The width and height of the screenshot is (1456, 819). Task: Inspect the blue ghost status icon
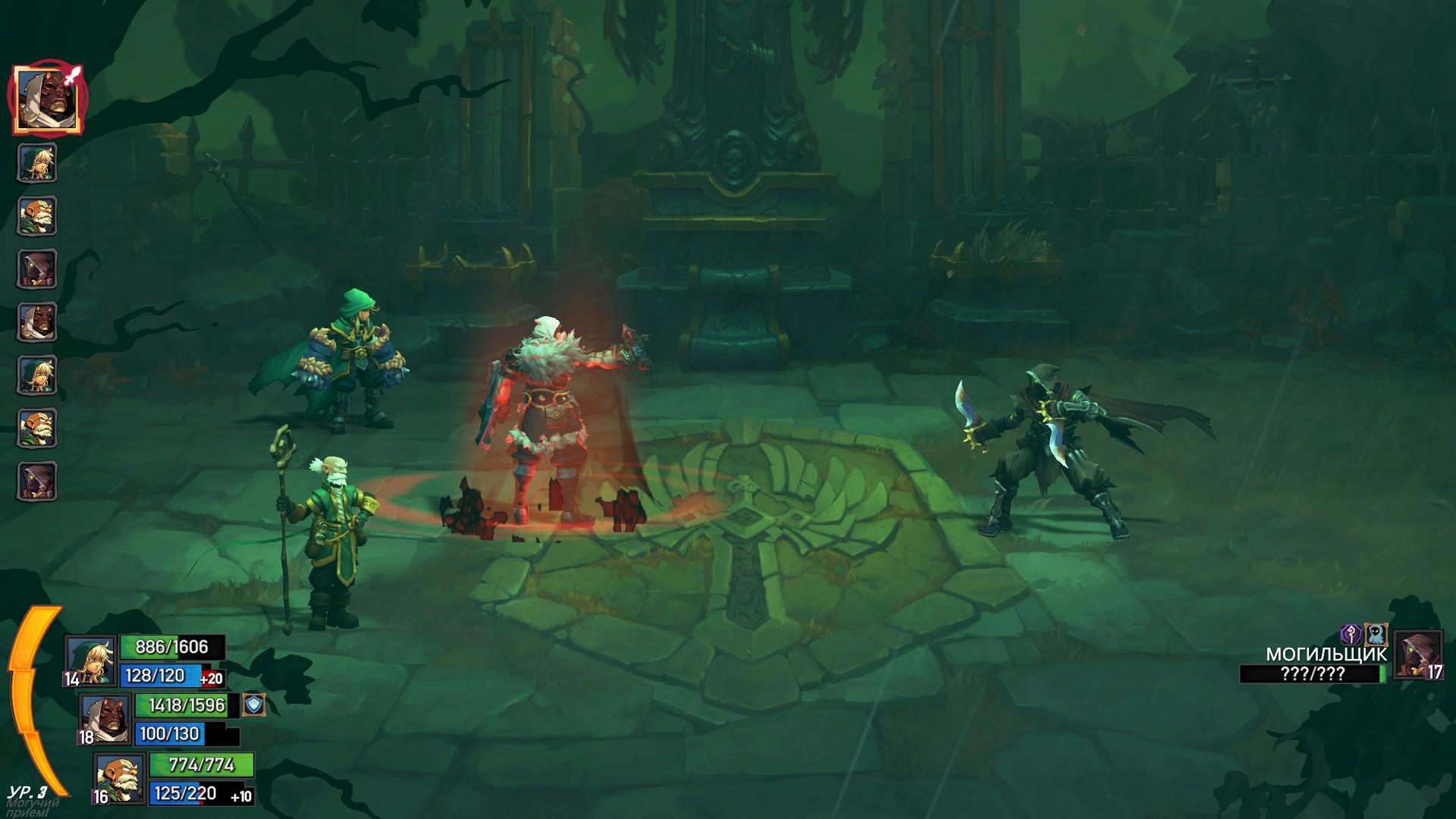click(x=1376, y=634)
